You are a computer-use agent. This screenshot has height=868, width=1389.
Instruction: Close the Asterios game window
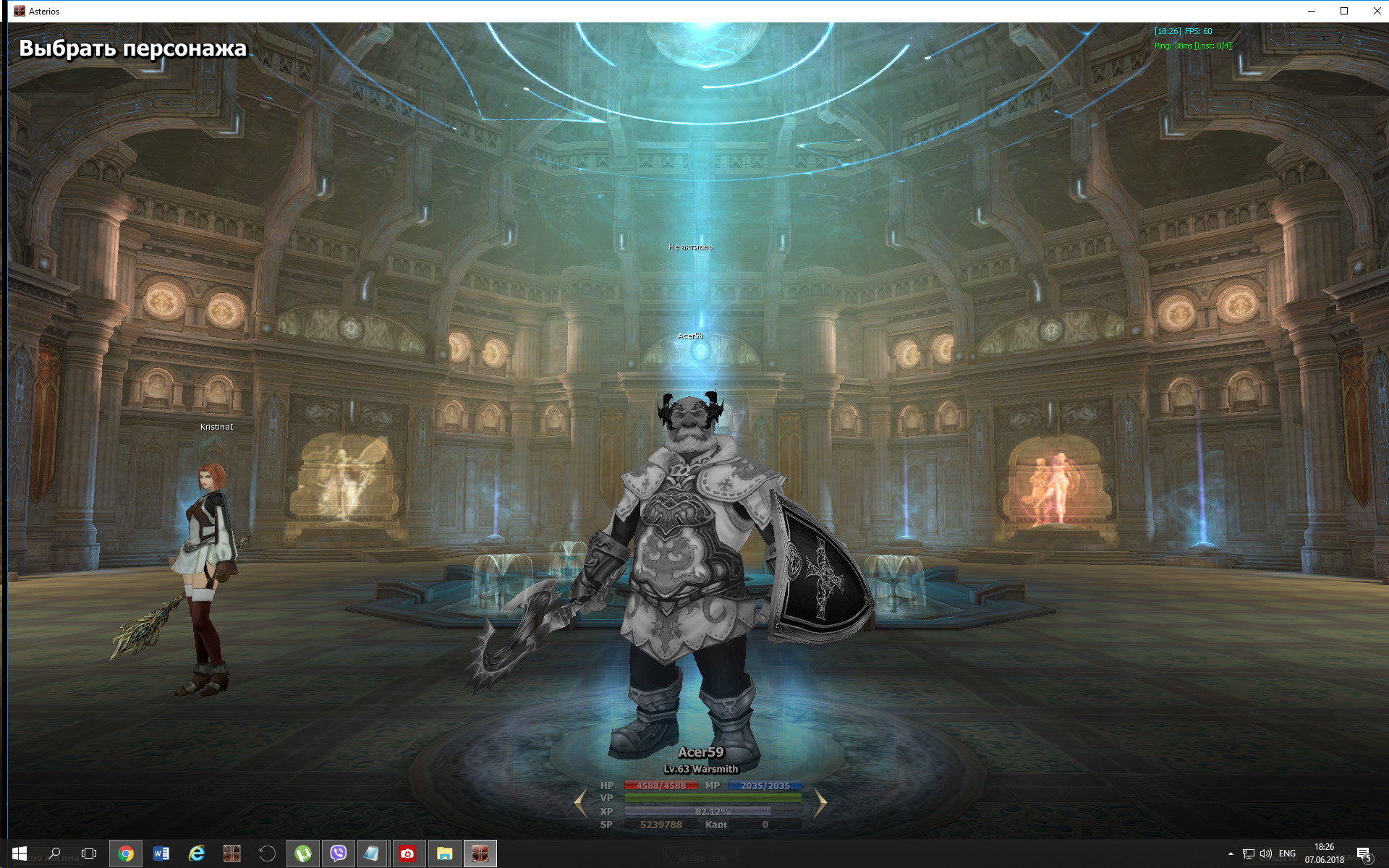1376,11
